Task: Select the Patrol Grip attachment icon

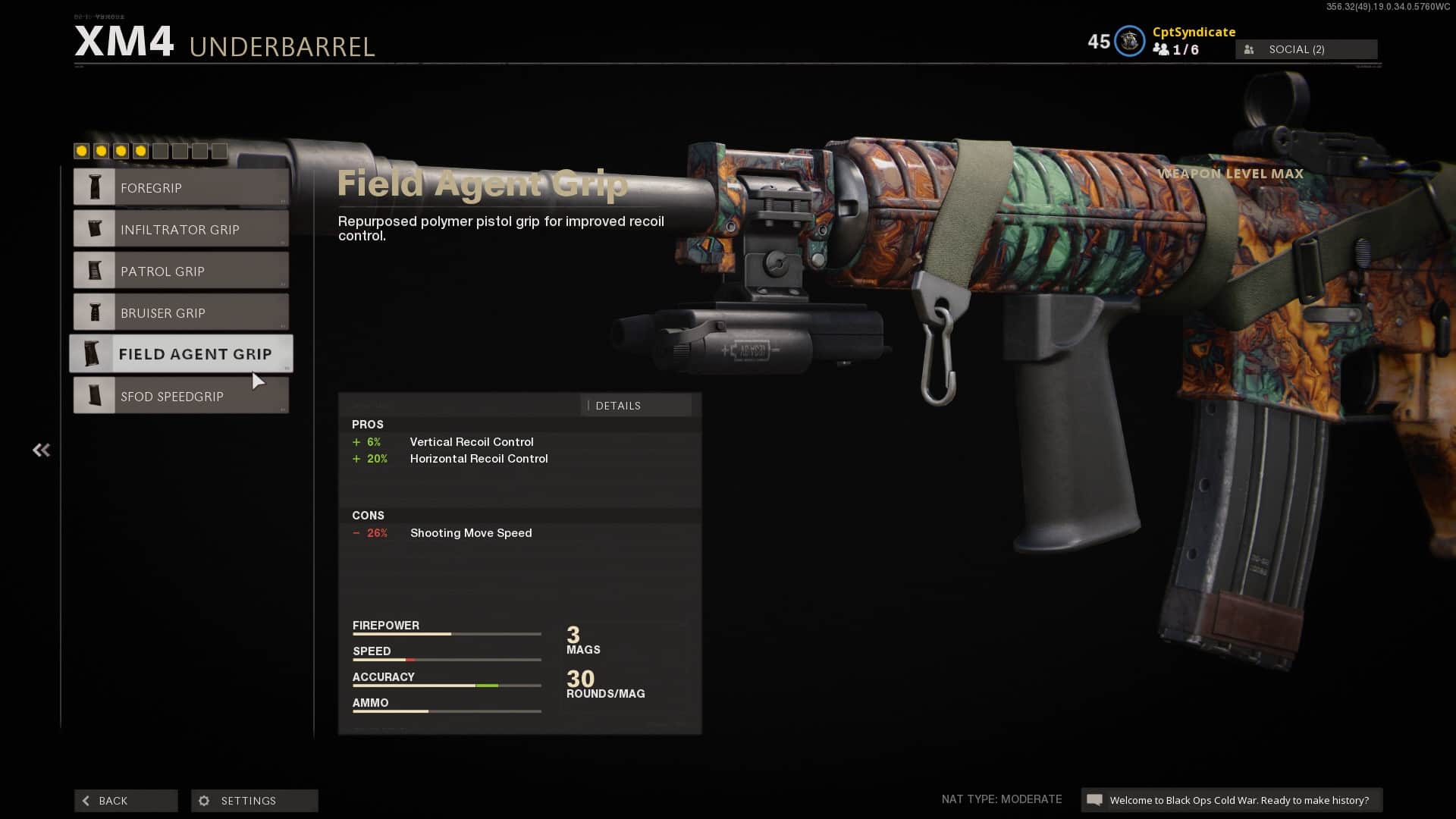Action: tap(95, 270)
